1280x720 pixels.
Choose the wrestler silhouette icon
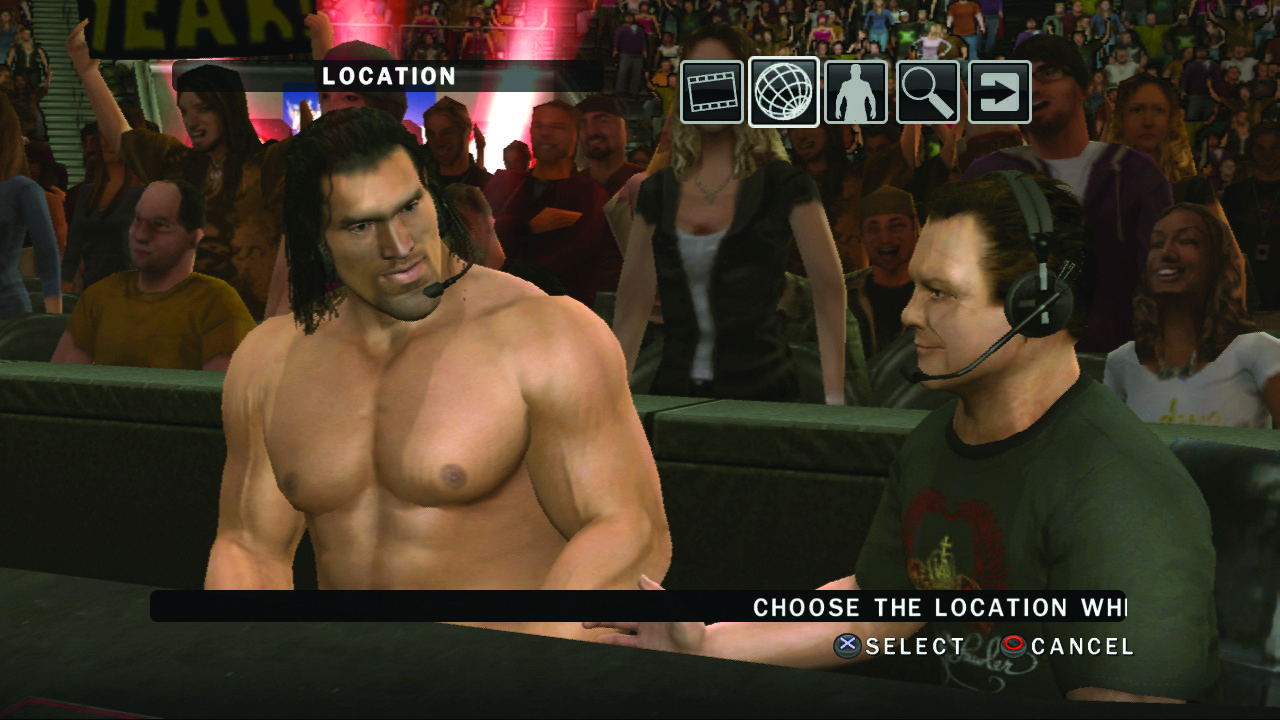click(856, 92)
